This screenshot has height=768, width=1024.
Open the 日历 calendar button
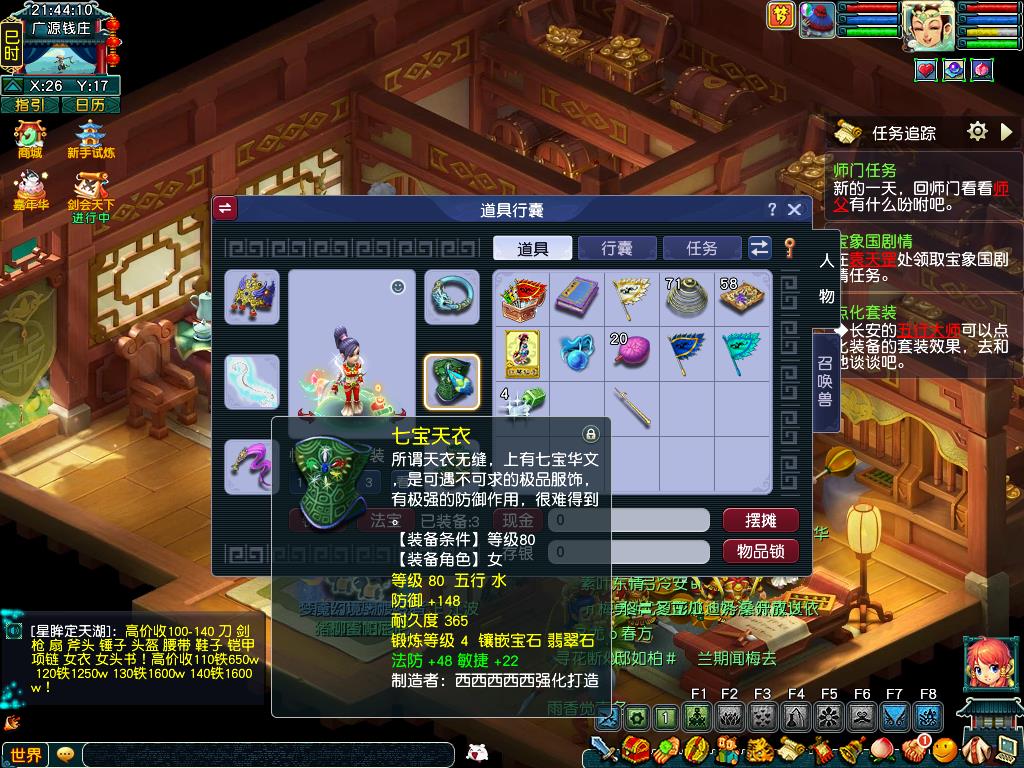click(x=90, y=104)
